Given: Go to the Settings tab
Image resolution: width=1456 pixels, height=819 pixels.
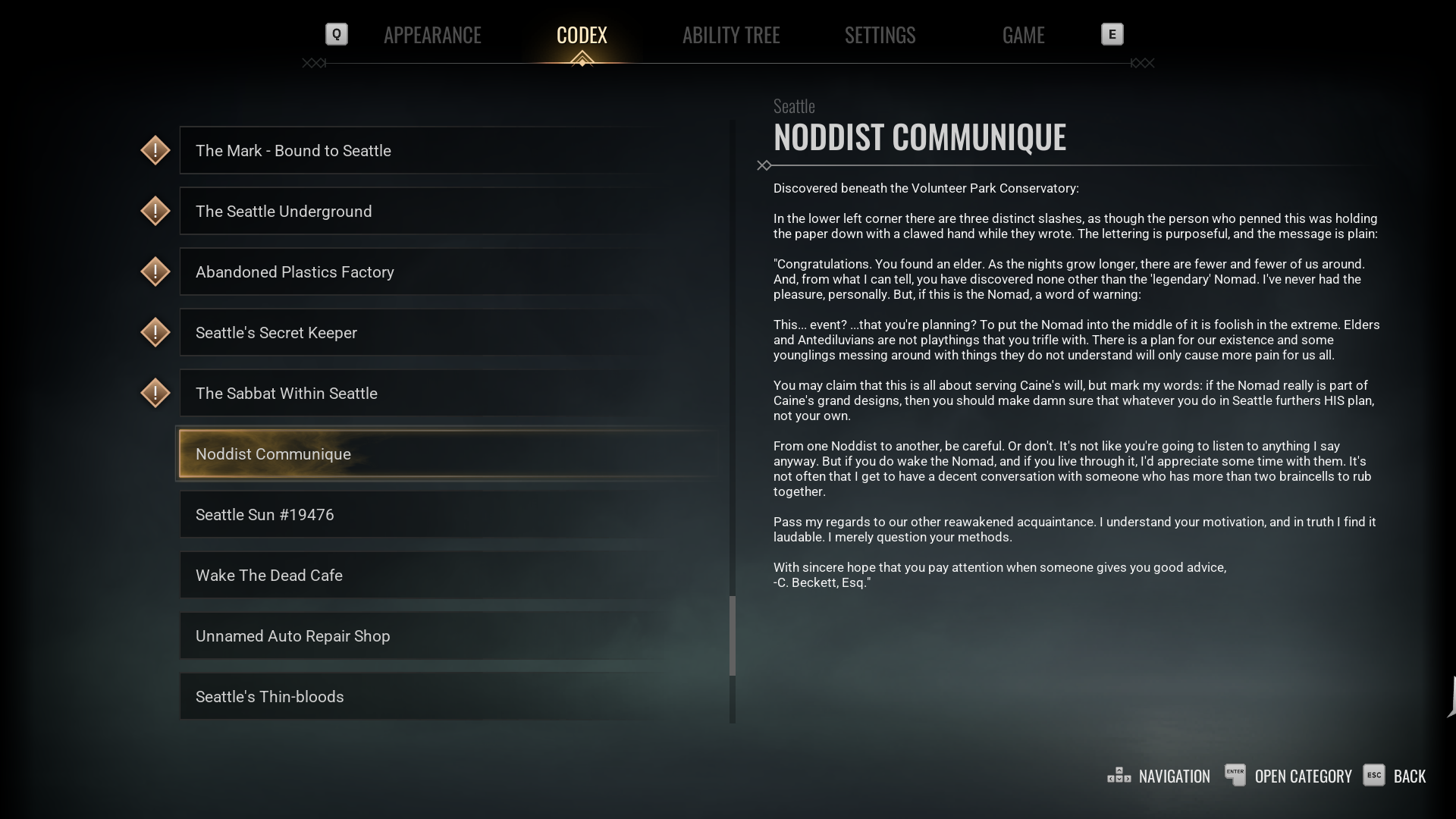Looking at the screenshot, I should pos(880,35).
